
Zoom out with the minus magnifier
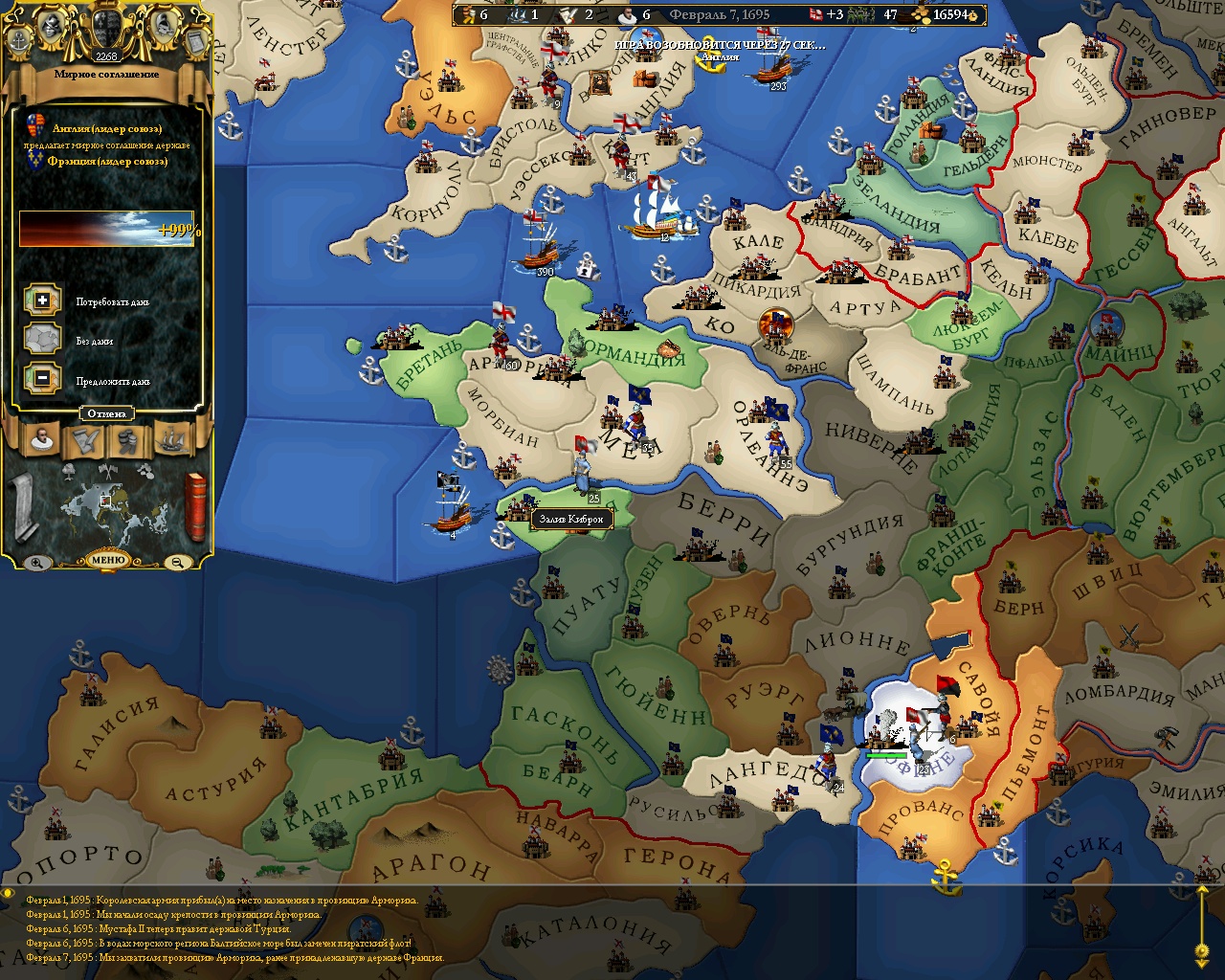[179, 563]
